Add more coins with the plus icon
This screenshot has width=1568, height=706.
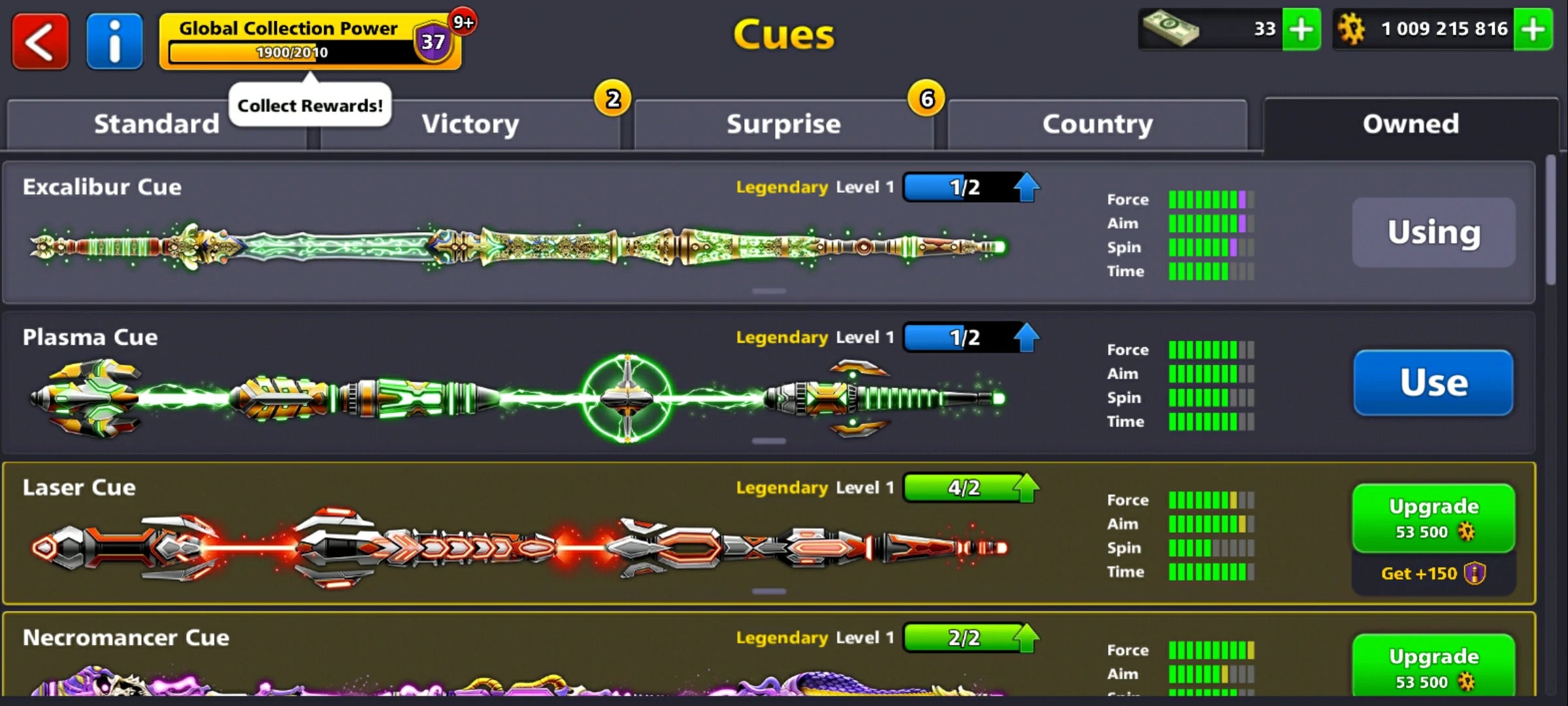point(1534,29)
